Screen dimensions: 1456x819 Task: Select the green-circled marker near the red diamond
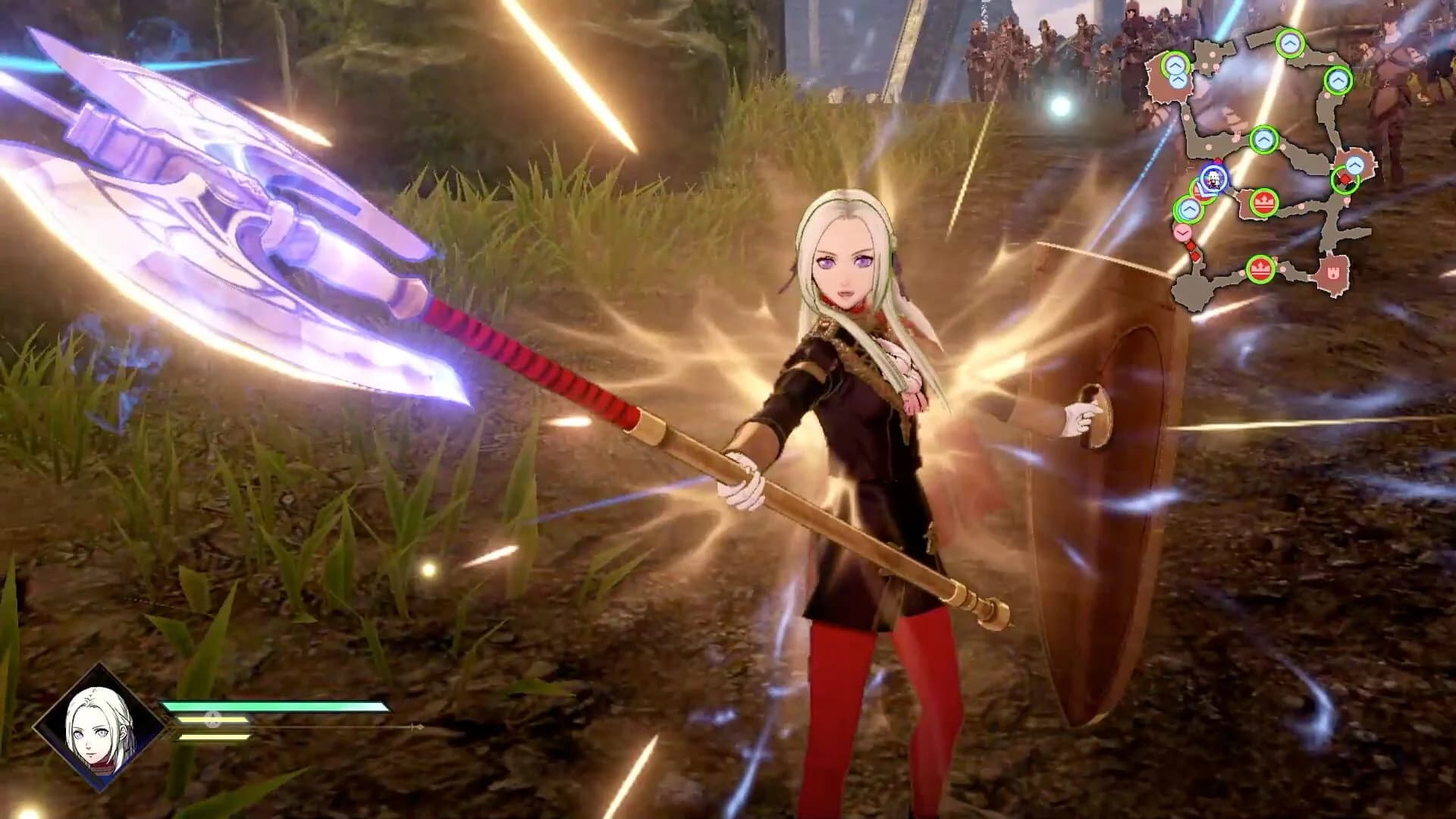click(1347, 180)
